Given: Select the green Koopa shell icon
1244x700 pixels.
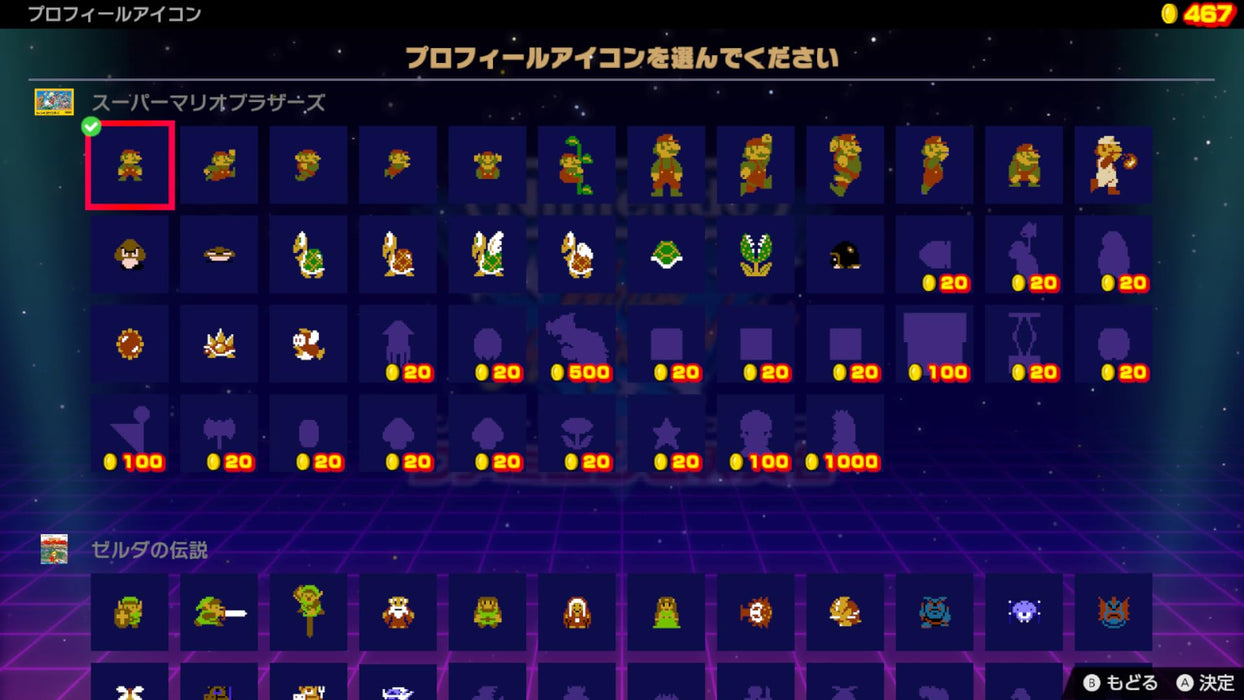Looking at the screenshot, I should click(666, 255).
